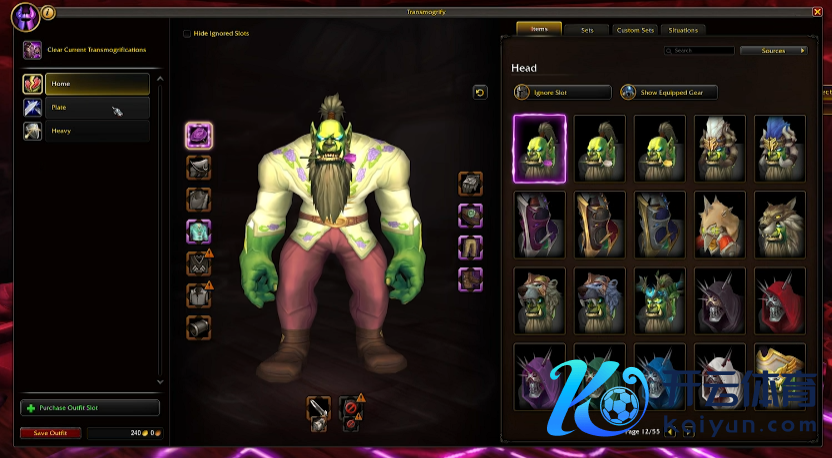
Task: Select the red hooded skull helm appearance
Action: [x=781, y=300]
